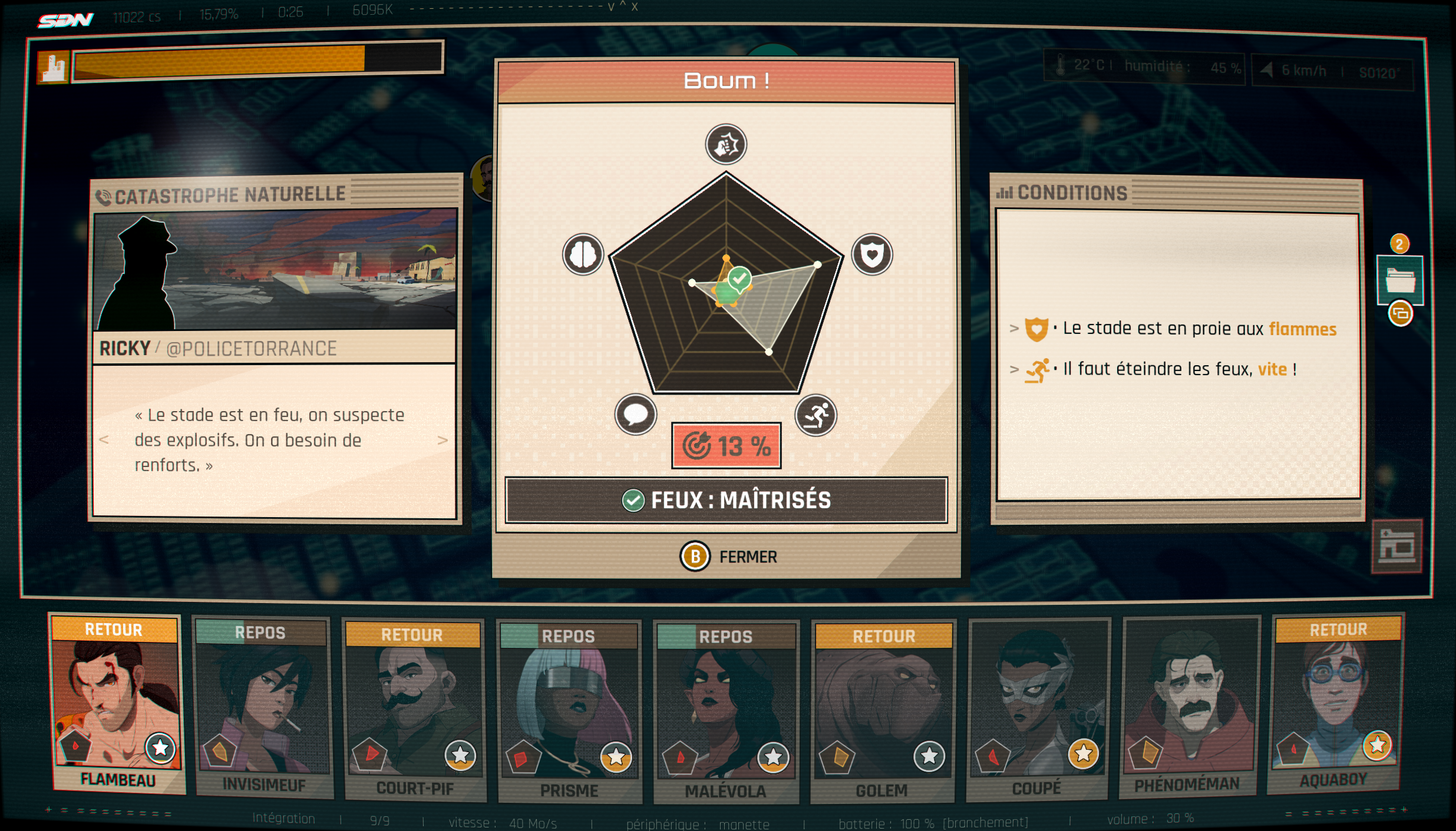The width and height of the screenshot is (1456, 831).
Task: Click the brain intellect stat icon
Action: 583,254
